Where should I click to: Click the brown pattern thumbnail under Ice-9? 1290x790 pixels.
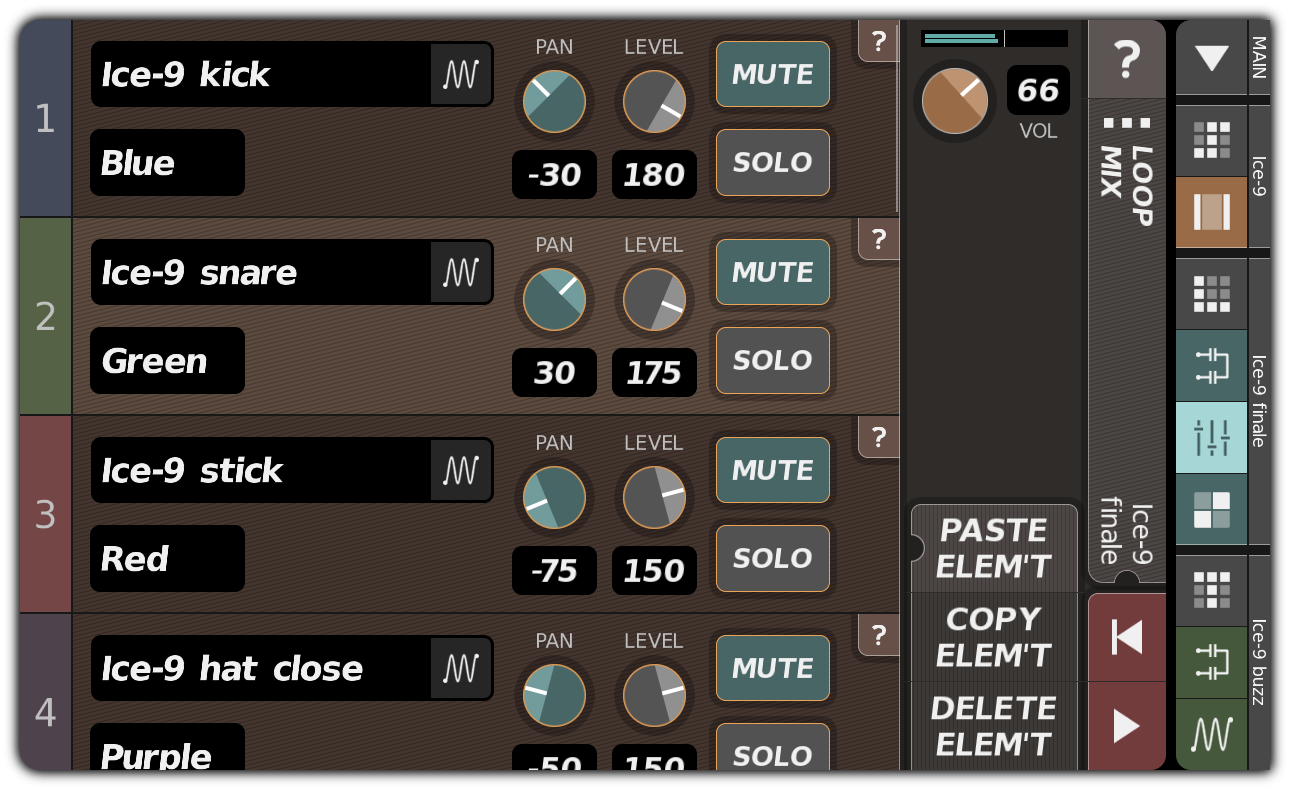(1211, 212)
